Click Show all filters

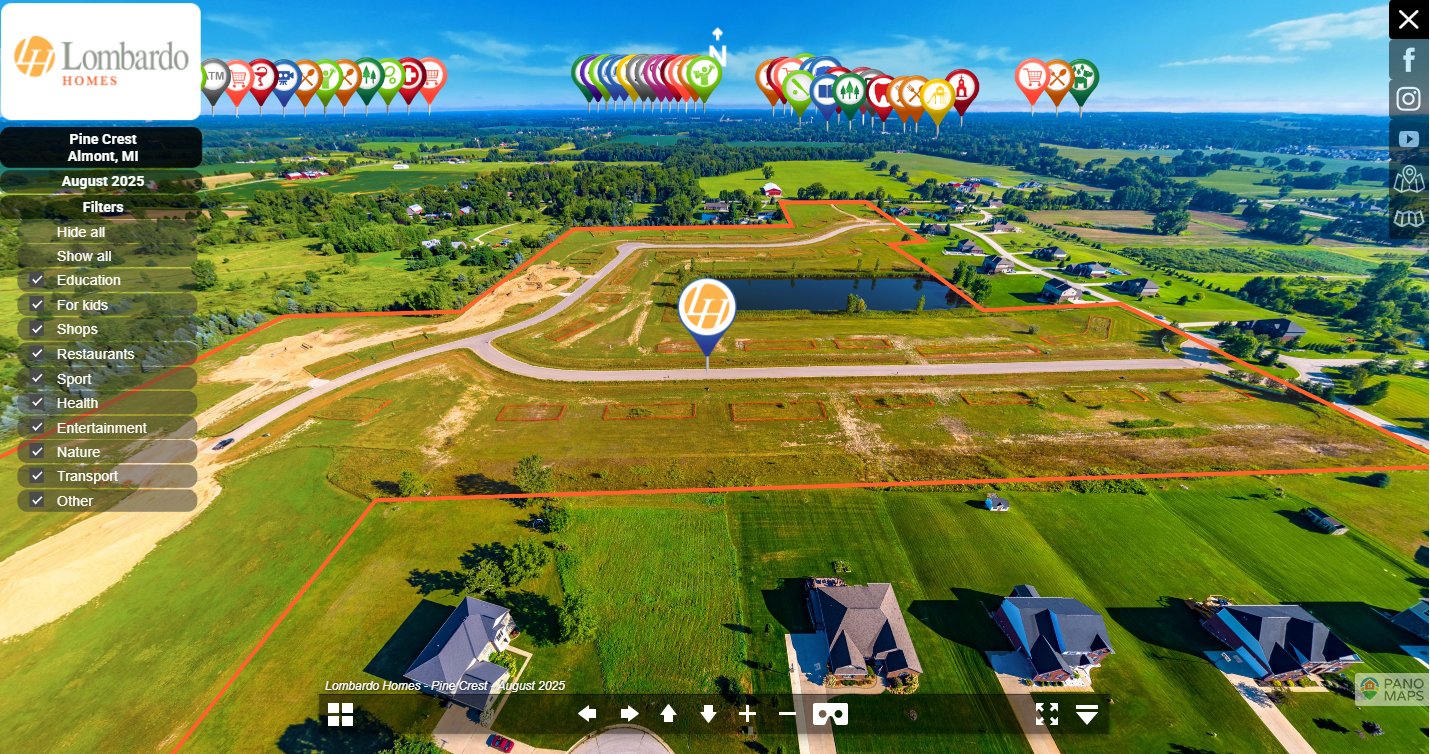84,256
